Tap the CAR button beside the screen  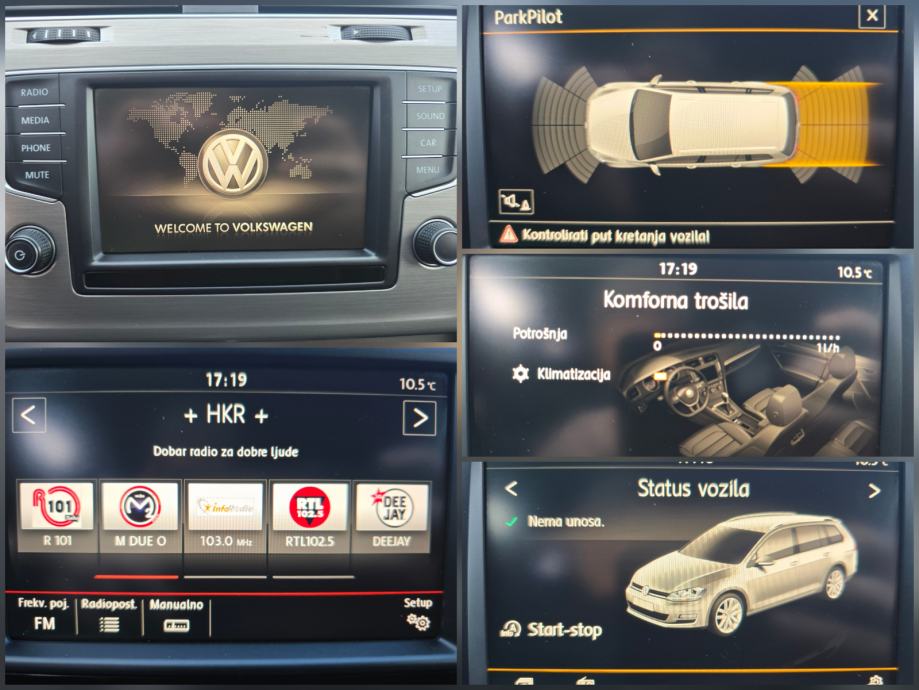[428, 143]
